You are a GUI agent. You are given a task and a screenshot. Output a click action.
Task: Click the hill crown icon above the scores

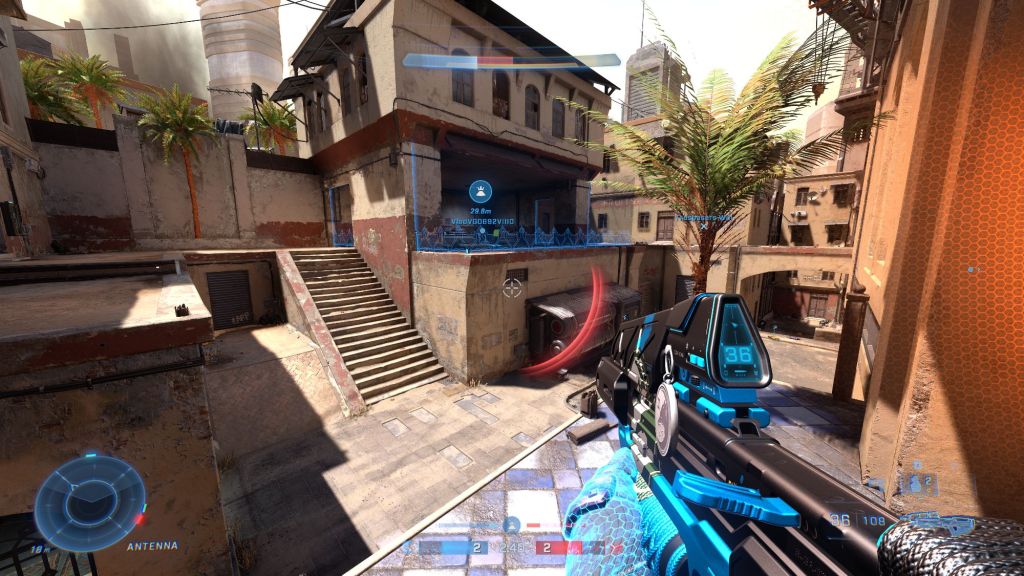pos(511,524)
